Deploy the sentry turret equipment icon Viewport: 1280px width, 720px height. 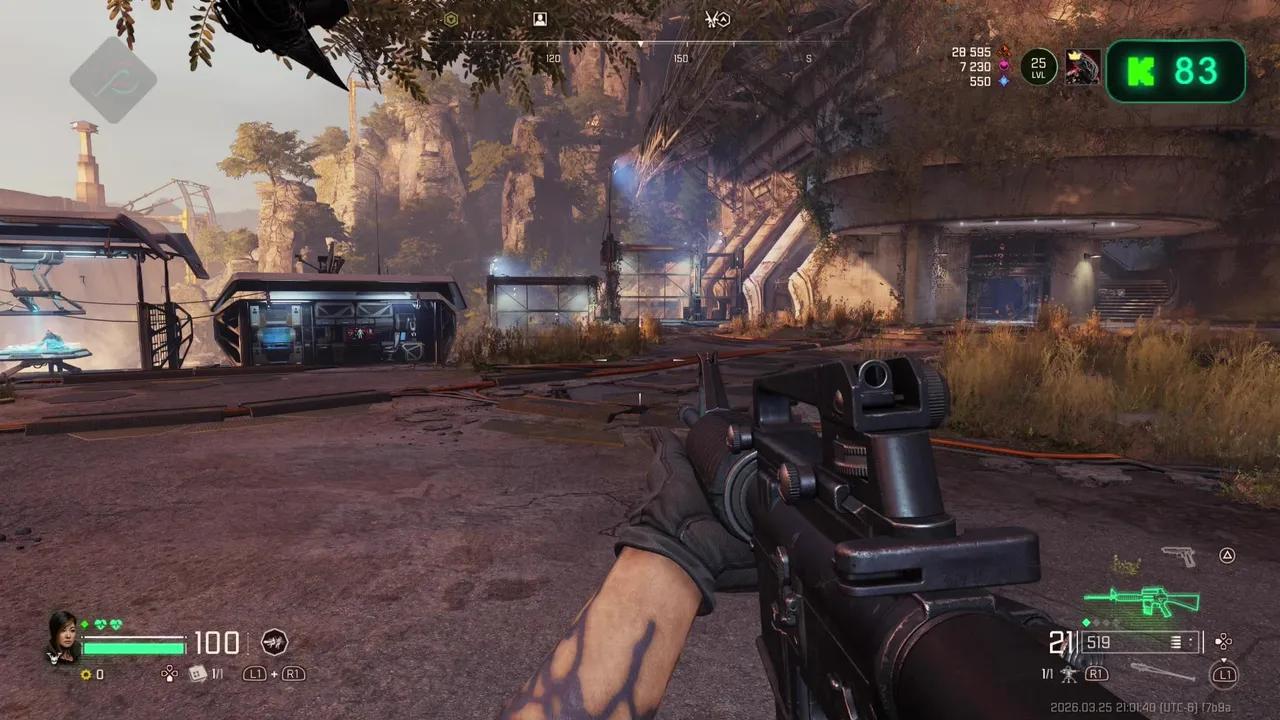(x=1069, y=675)
